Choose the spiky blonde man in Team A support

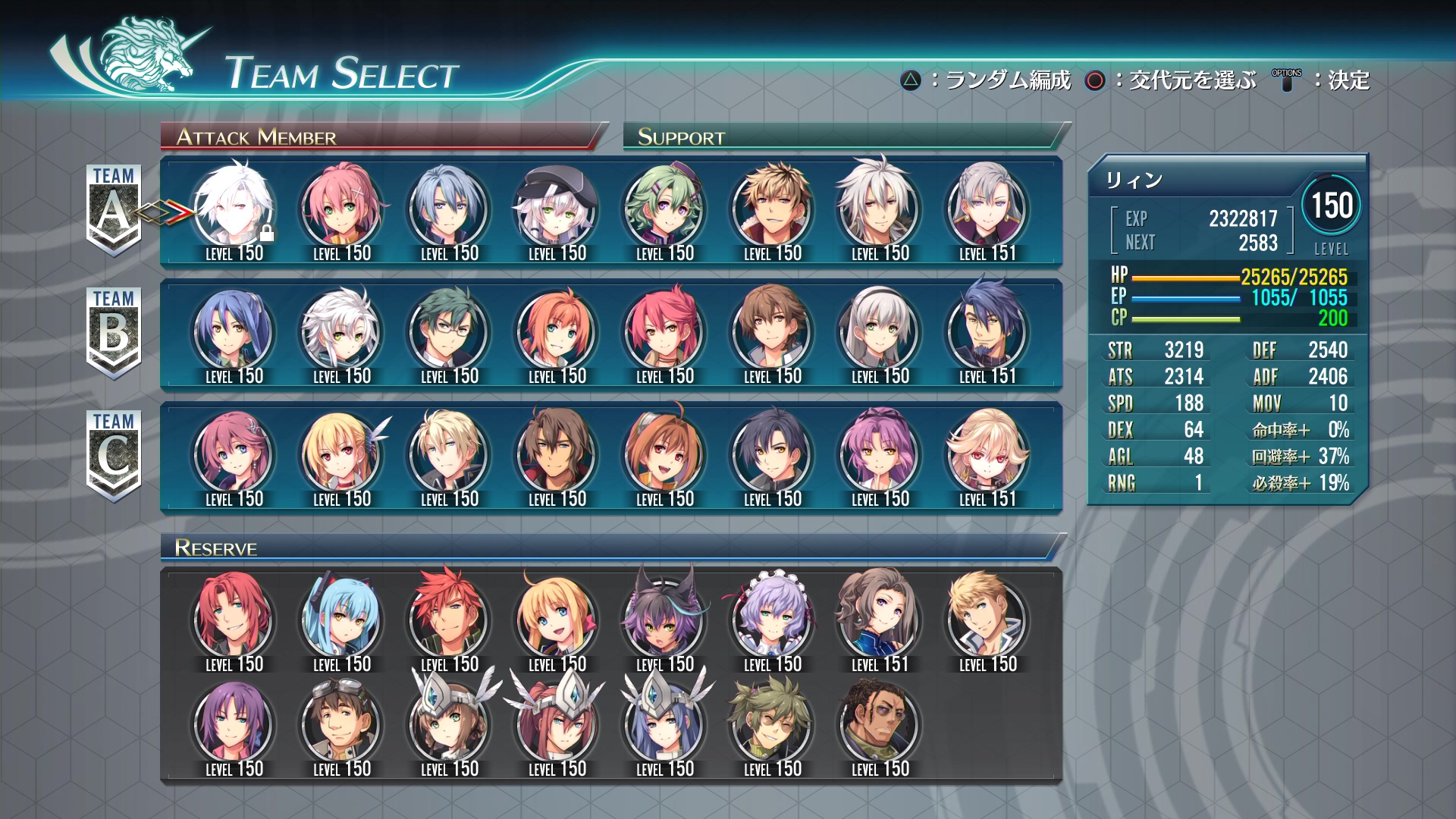773,209
